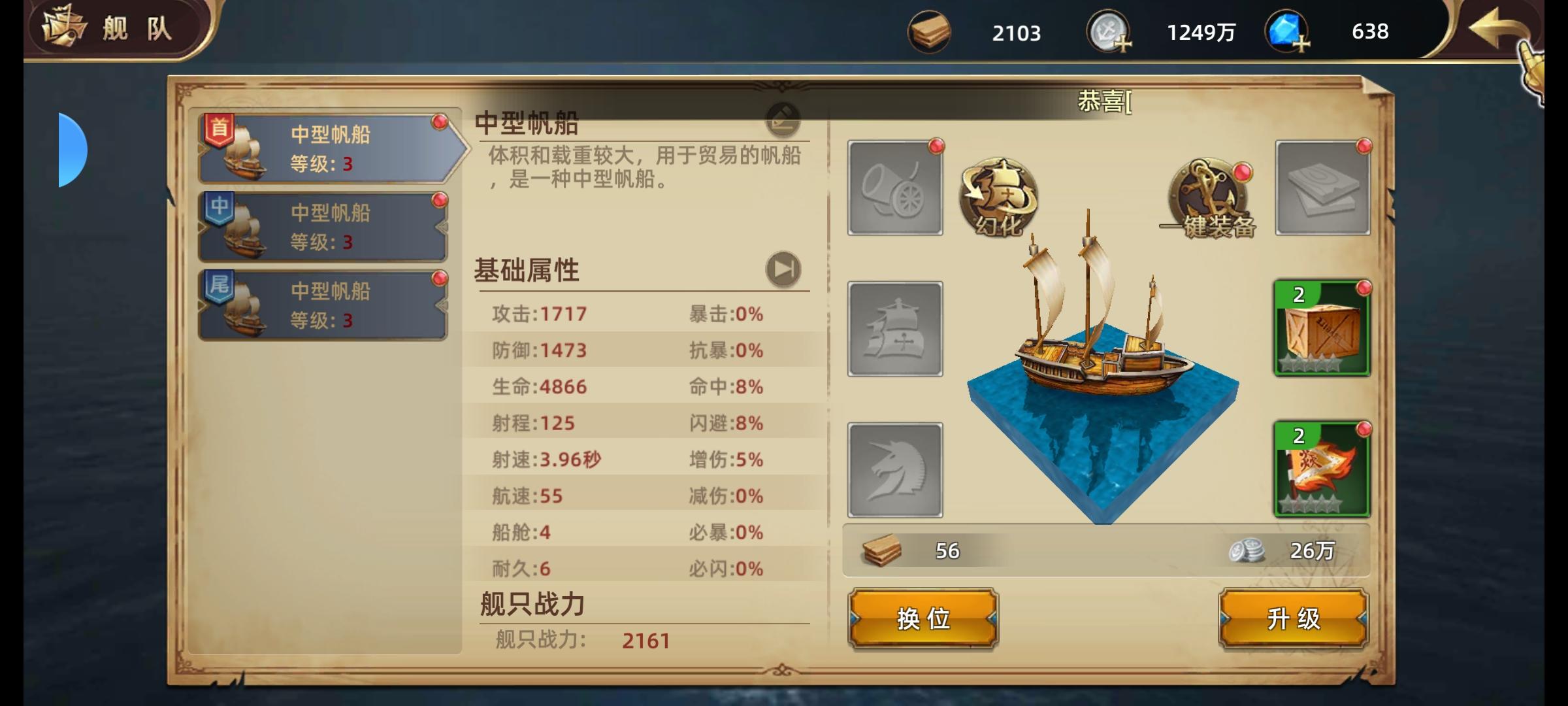Tap the wood plank resource icon
This screenshot has height=706, width=1568.
(x=930, y=31)
